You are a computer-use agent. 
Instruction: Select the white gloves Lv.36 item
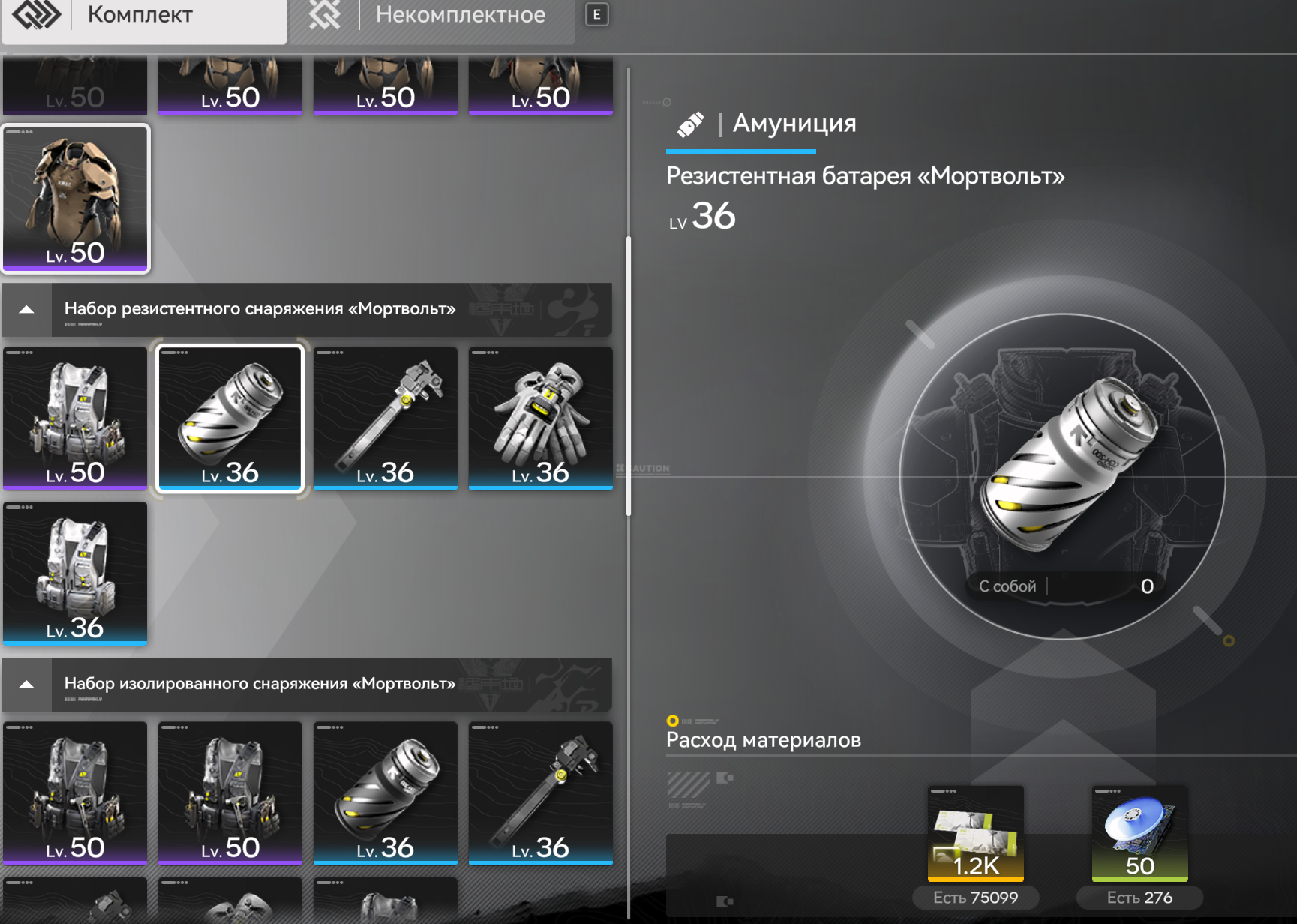[x=540, y=418]
